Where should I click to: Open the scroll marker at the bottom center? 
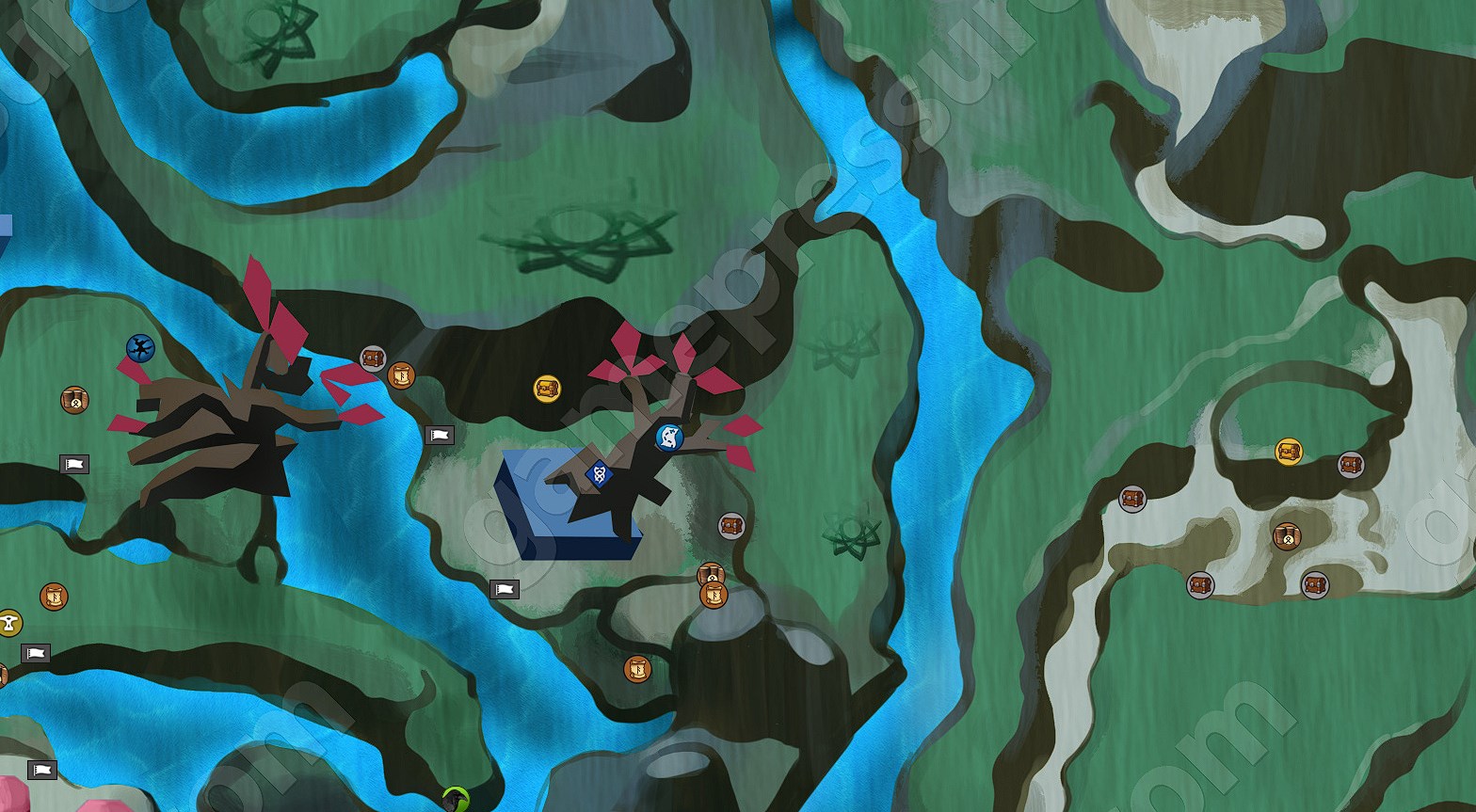tap(638, 670)
